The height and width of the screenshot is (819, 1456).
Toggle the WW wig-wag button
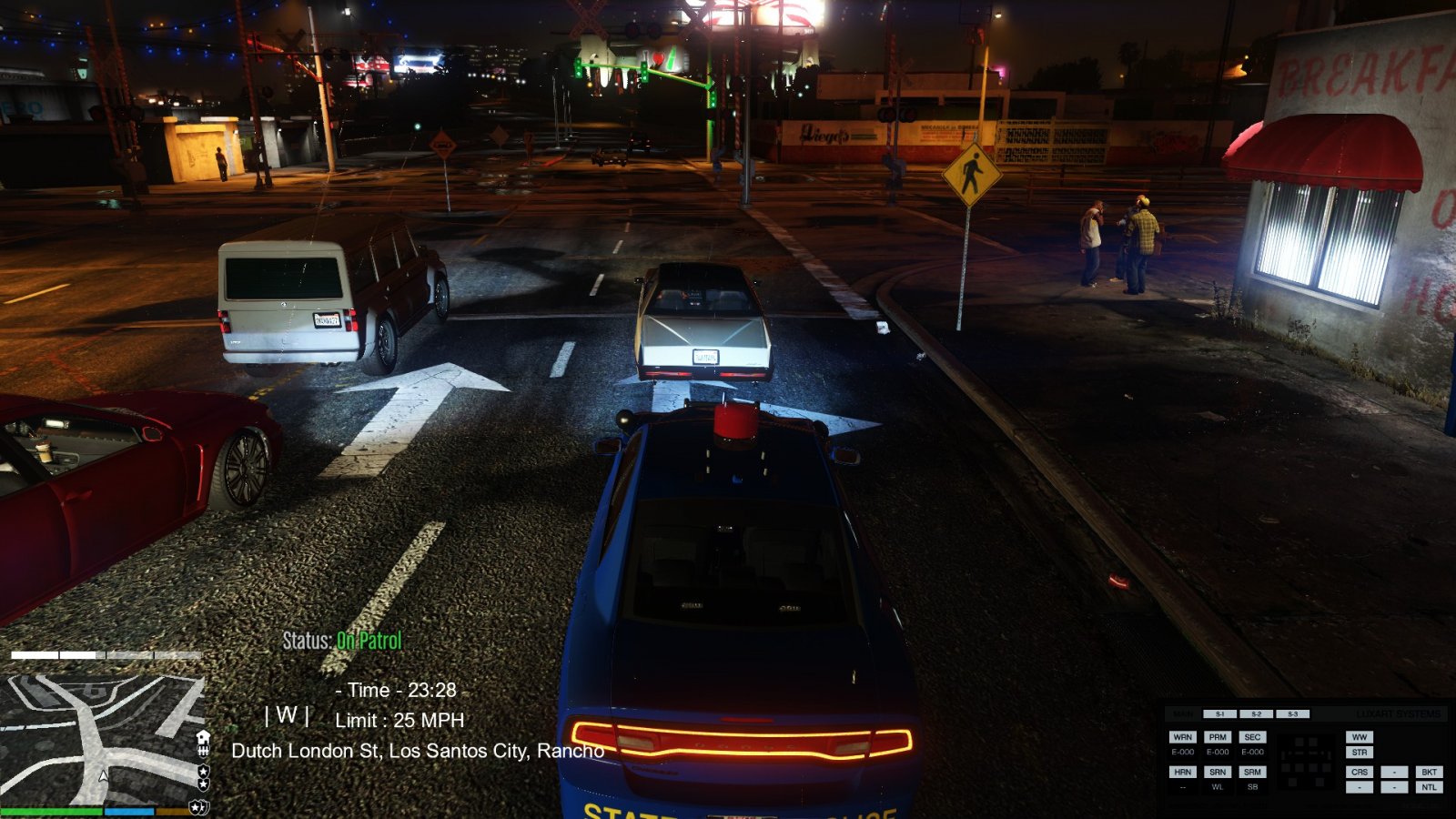point(1360,737)
